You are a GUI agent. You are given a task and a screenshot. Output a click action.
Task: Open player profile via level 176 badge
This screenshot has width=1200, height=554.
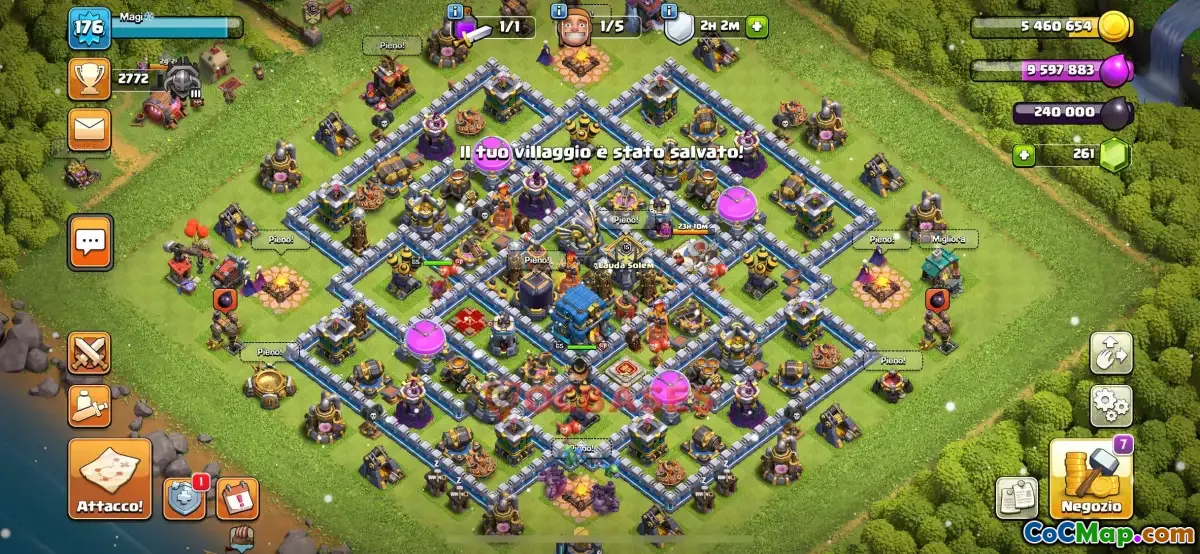(x=88, y=27)
